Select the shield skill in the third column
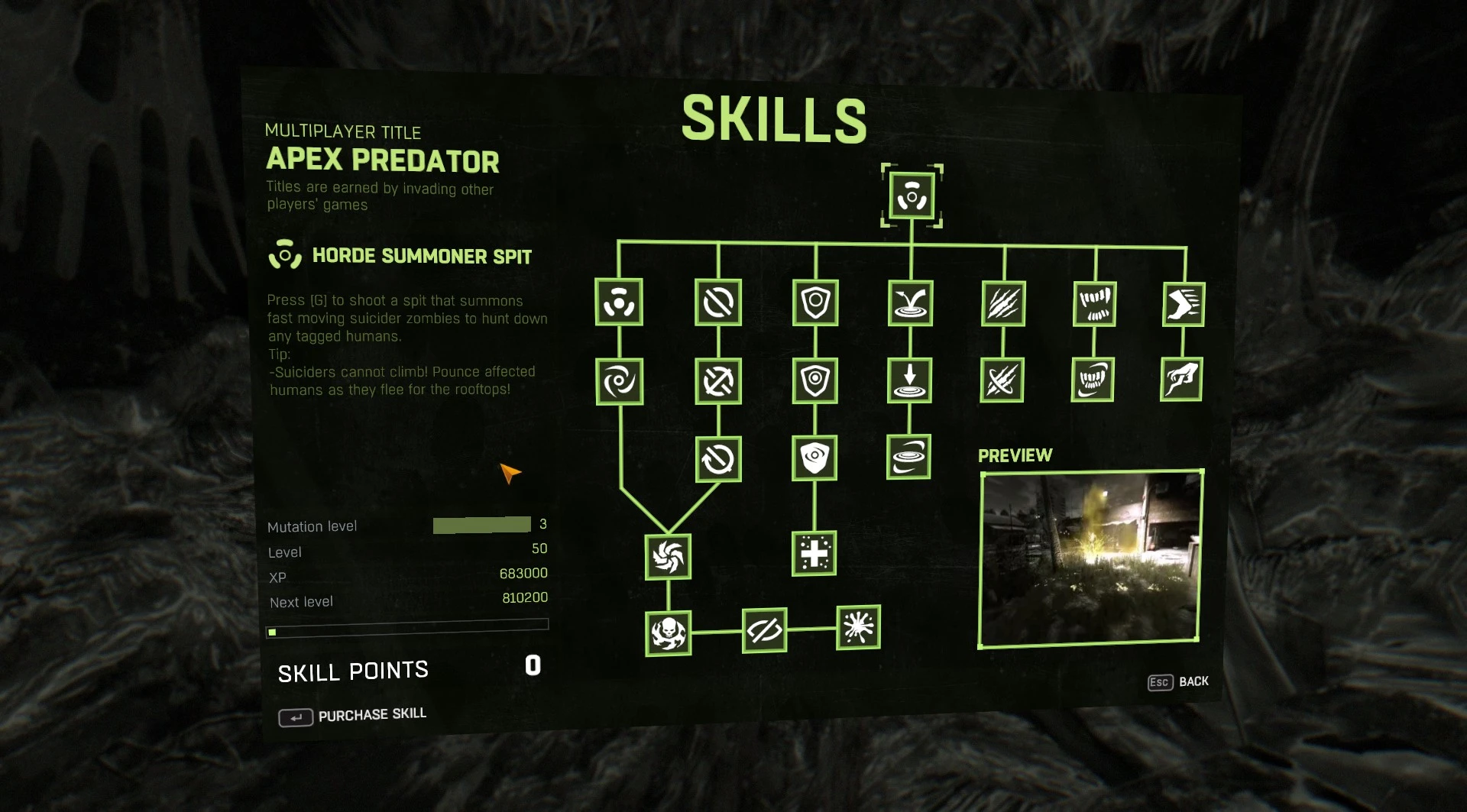The width and height of the screenshot is (1467, 812). pos(816,302)
